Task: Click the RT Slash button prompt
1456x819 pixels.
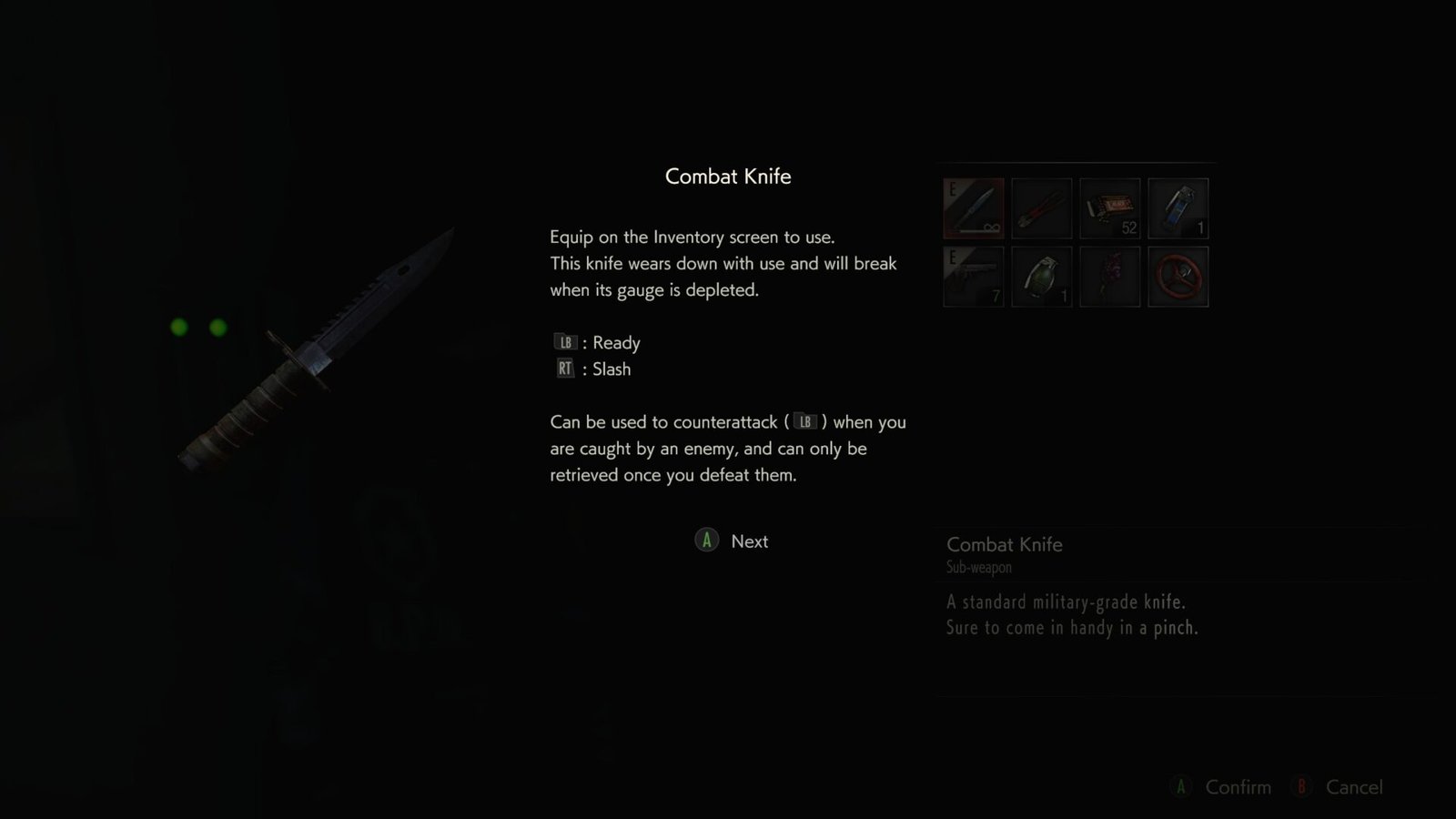Action: 563,369
